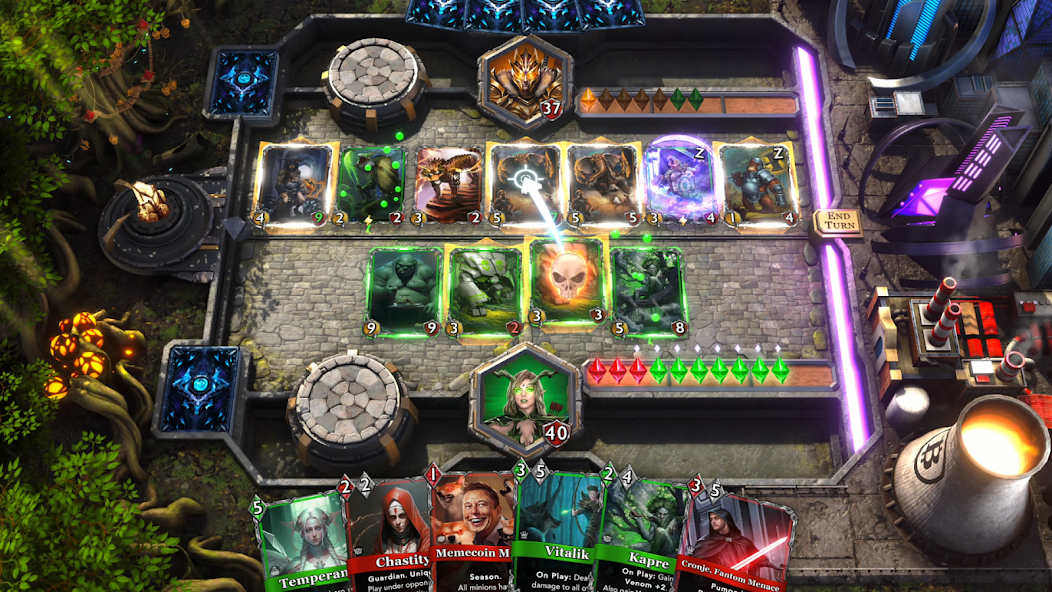Target the opponent's golden armored hero portrait
Viewport: 1052px width, 592px height.
pos(518,80)
